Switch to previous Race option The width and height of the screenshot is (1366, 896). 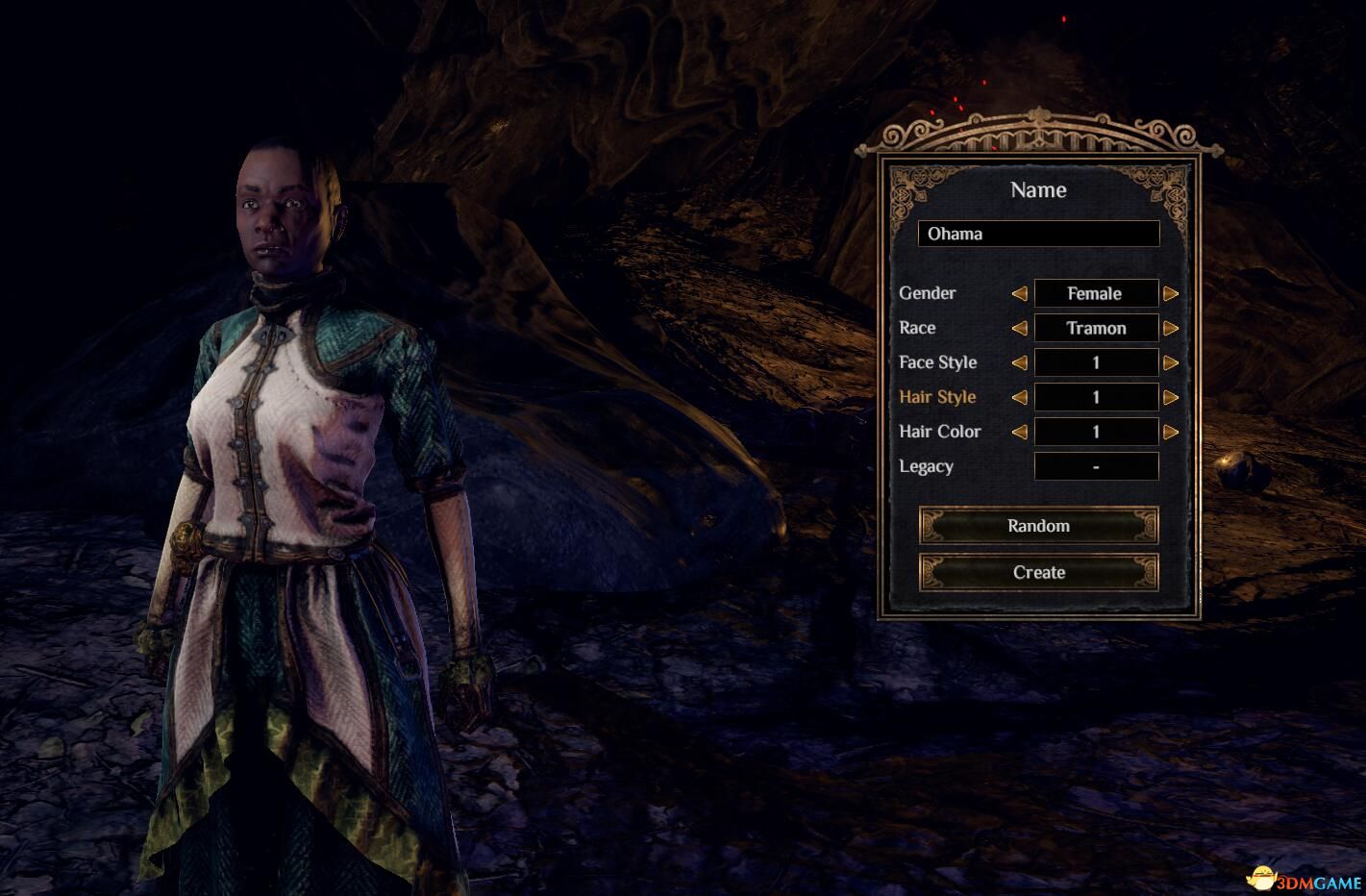tap(1019, 328)
